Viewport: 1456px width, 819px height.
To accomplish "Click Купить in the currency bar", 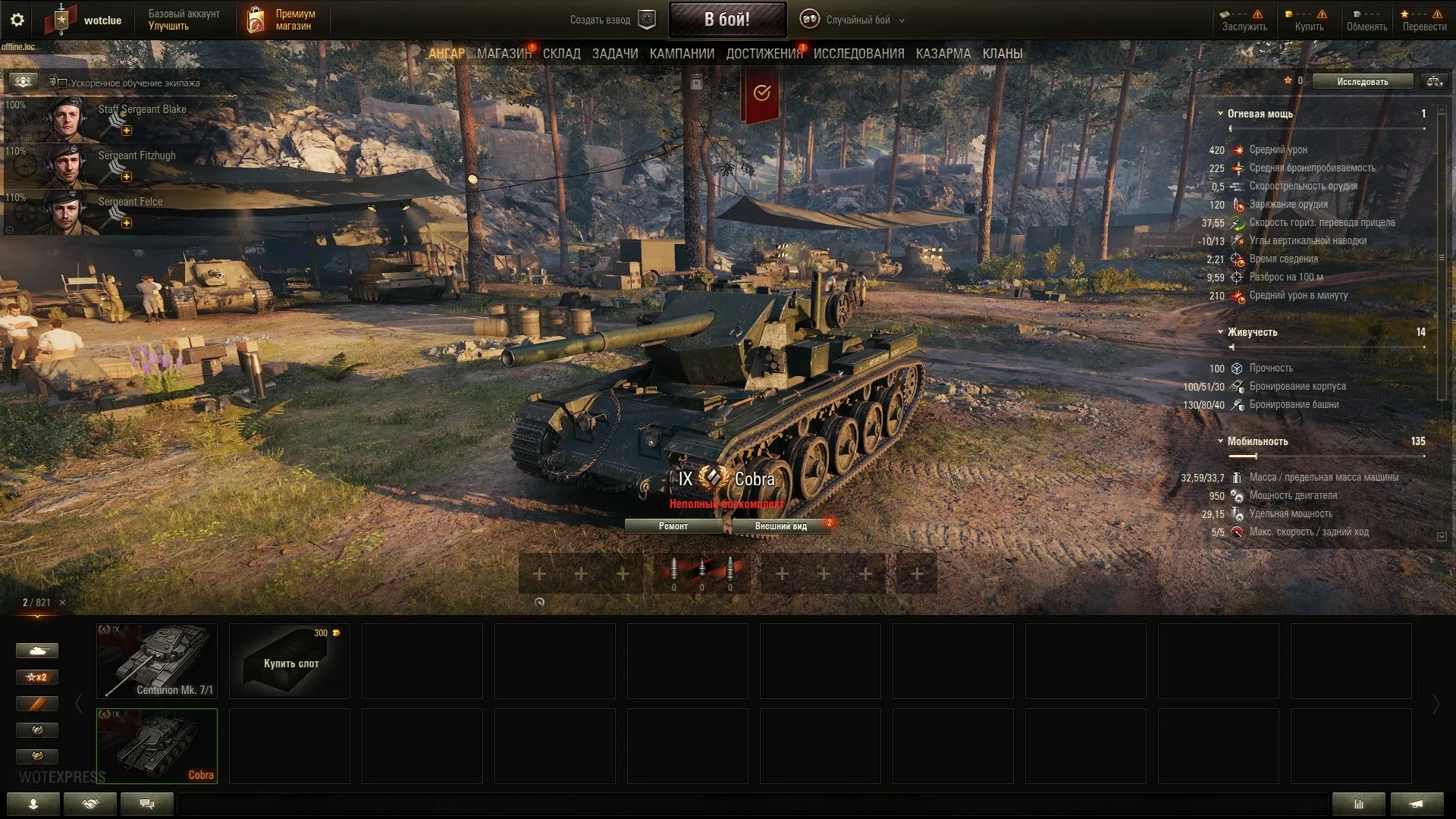I will (x=1308, y=20).
